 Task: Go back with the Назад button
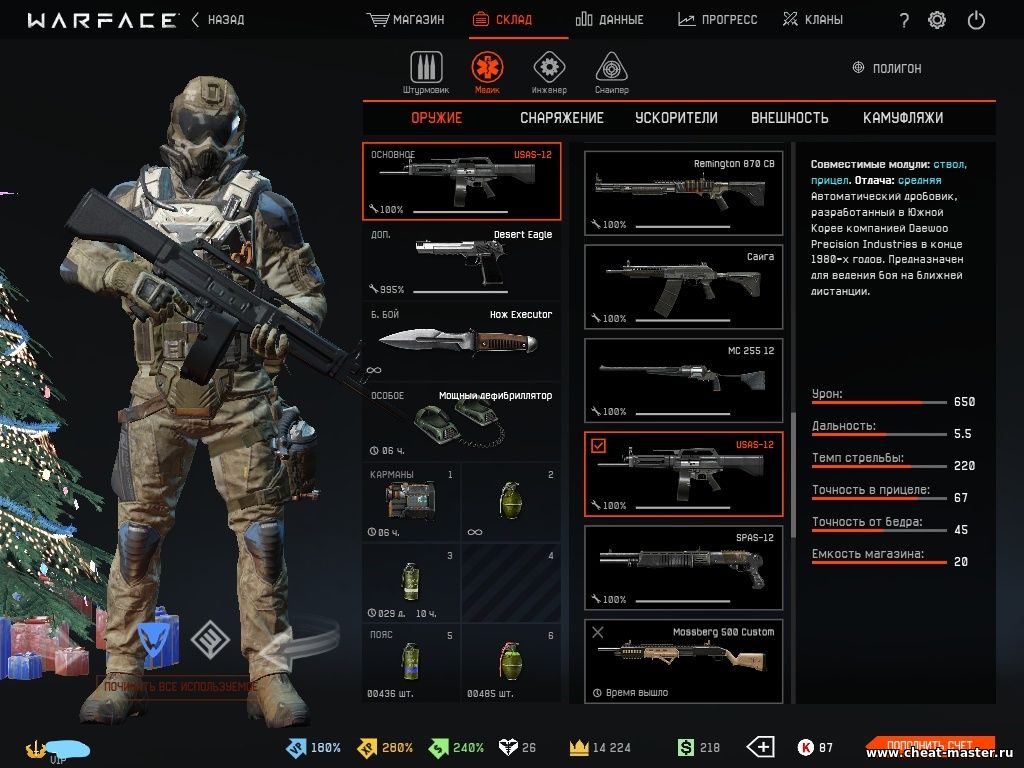[218, 20]
